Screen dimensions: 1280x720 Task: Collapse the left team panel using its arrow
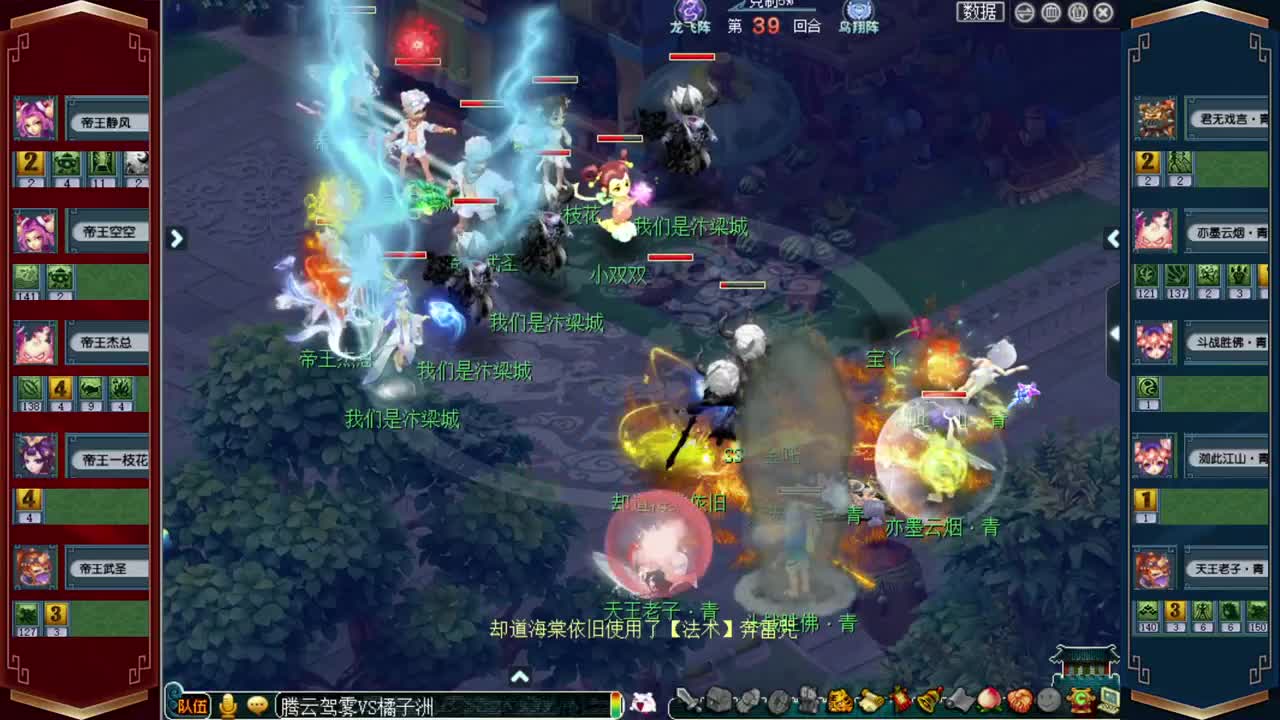coord(176,239)
